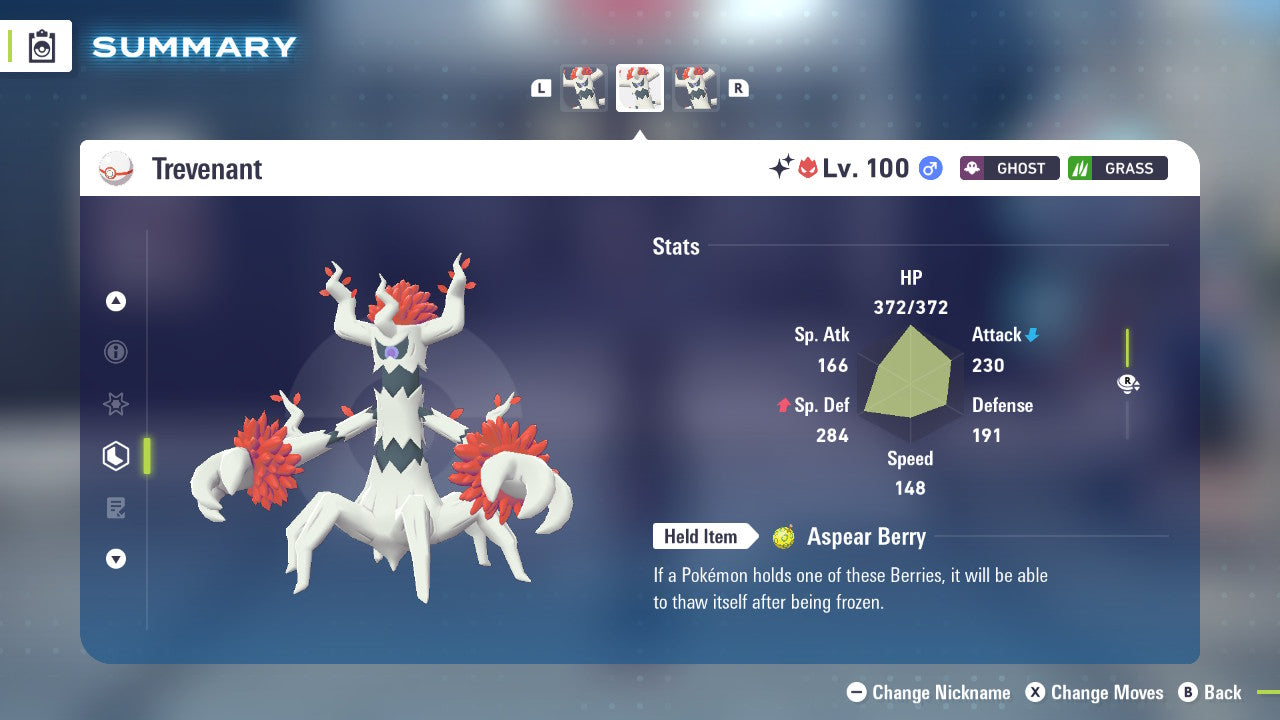
Task: Click the up arrow in the sidebar
Action: tap(116, 301)
